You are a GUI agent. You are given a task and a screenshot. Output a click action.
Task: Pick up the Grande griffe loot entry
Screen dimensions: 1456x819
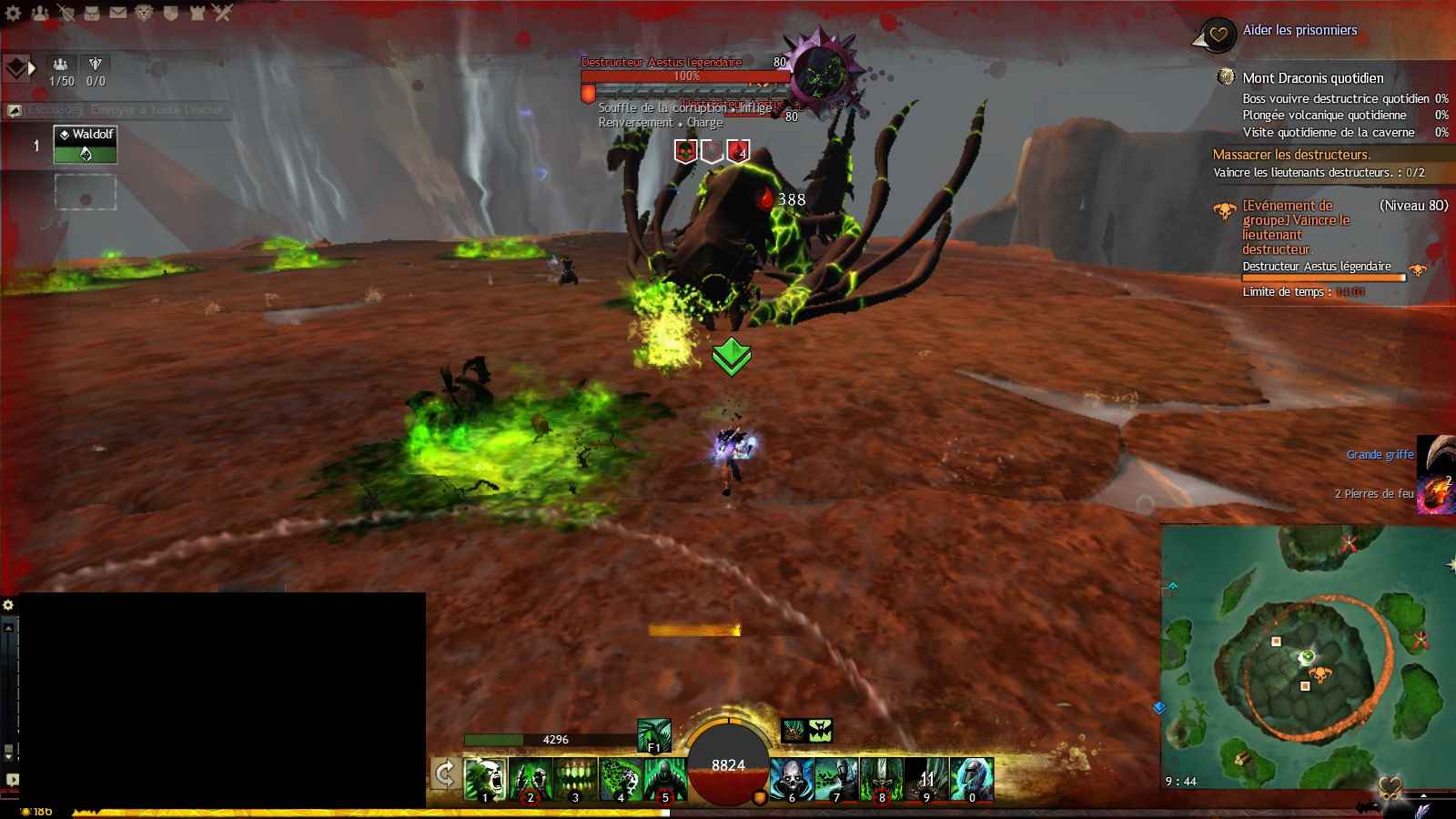pyautogui.click(x=1380, y=454)
